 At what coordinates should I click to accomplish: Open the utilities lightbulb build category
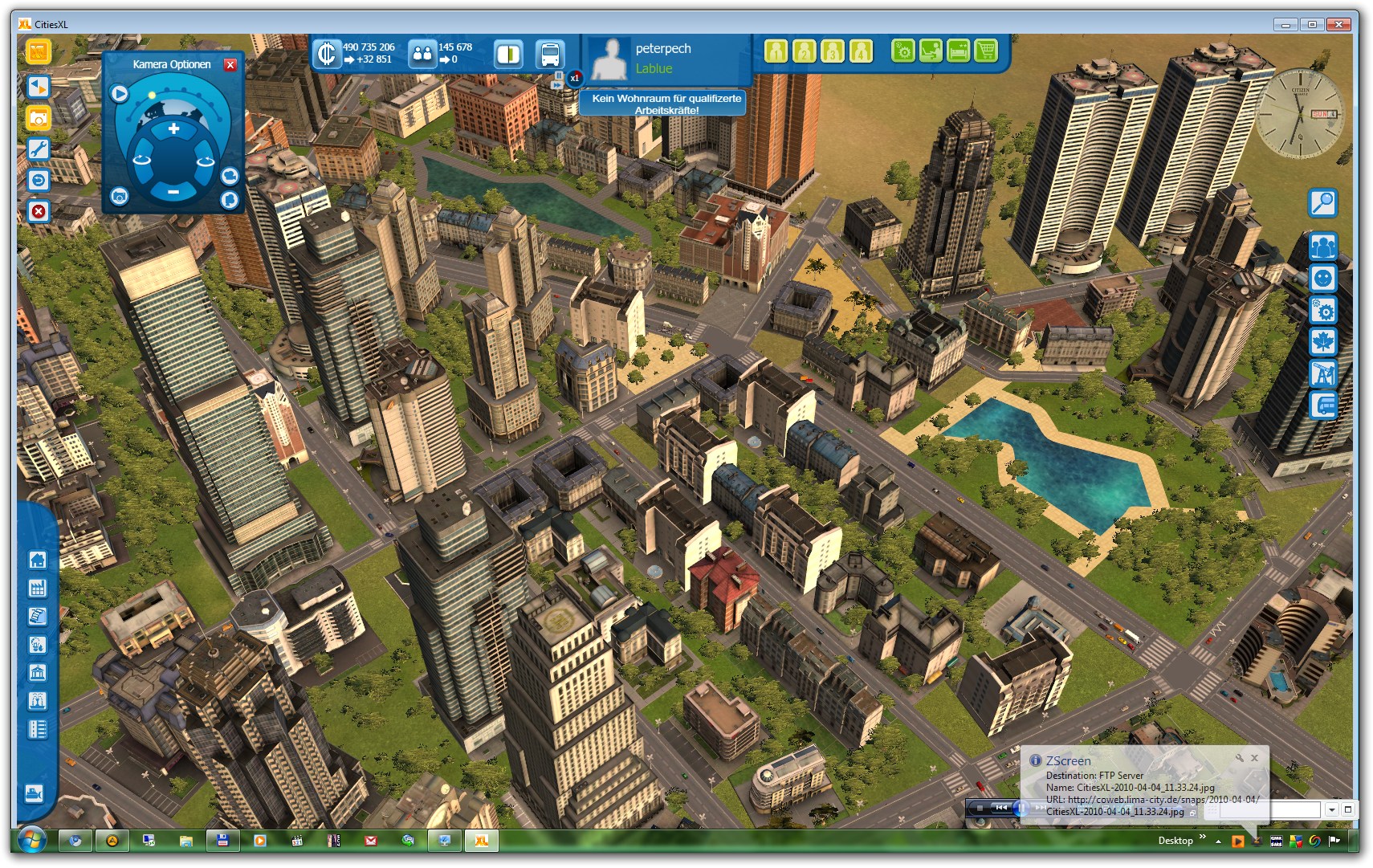(x=37, y=645)
